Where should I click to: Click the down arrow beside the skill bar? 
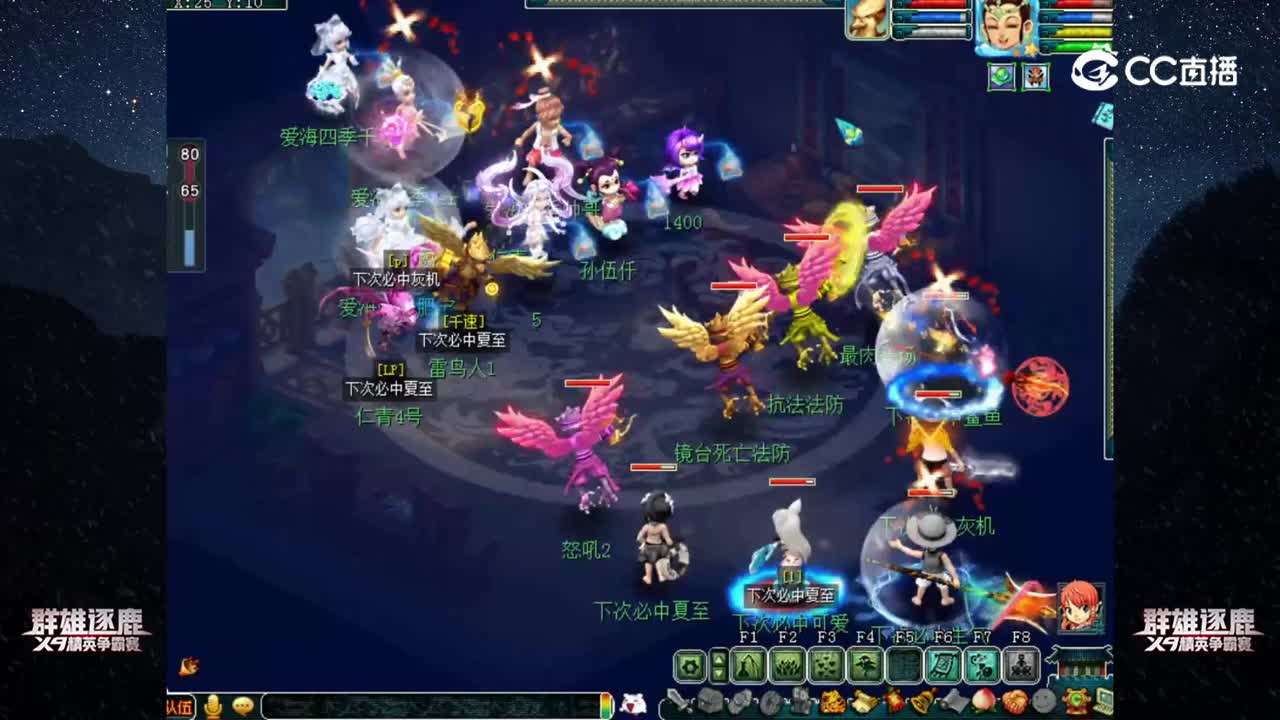(x=718, y=674)
